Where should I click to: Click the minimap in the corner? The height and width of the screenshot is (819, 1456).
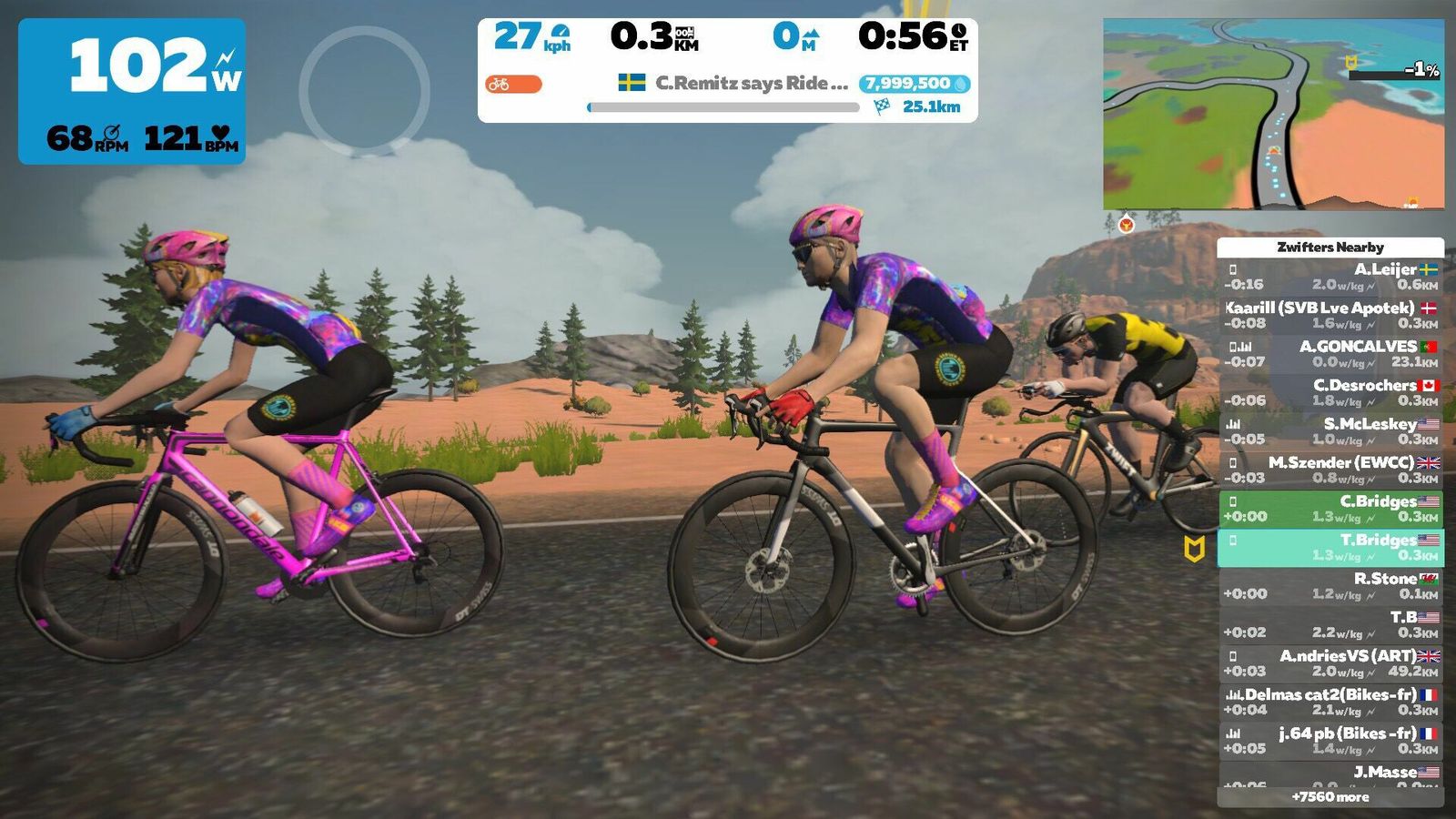pyautogui.click(x=1273, y=114)
